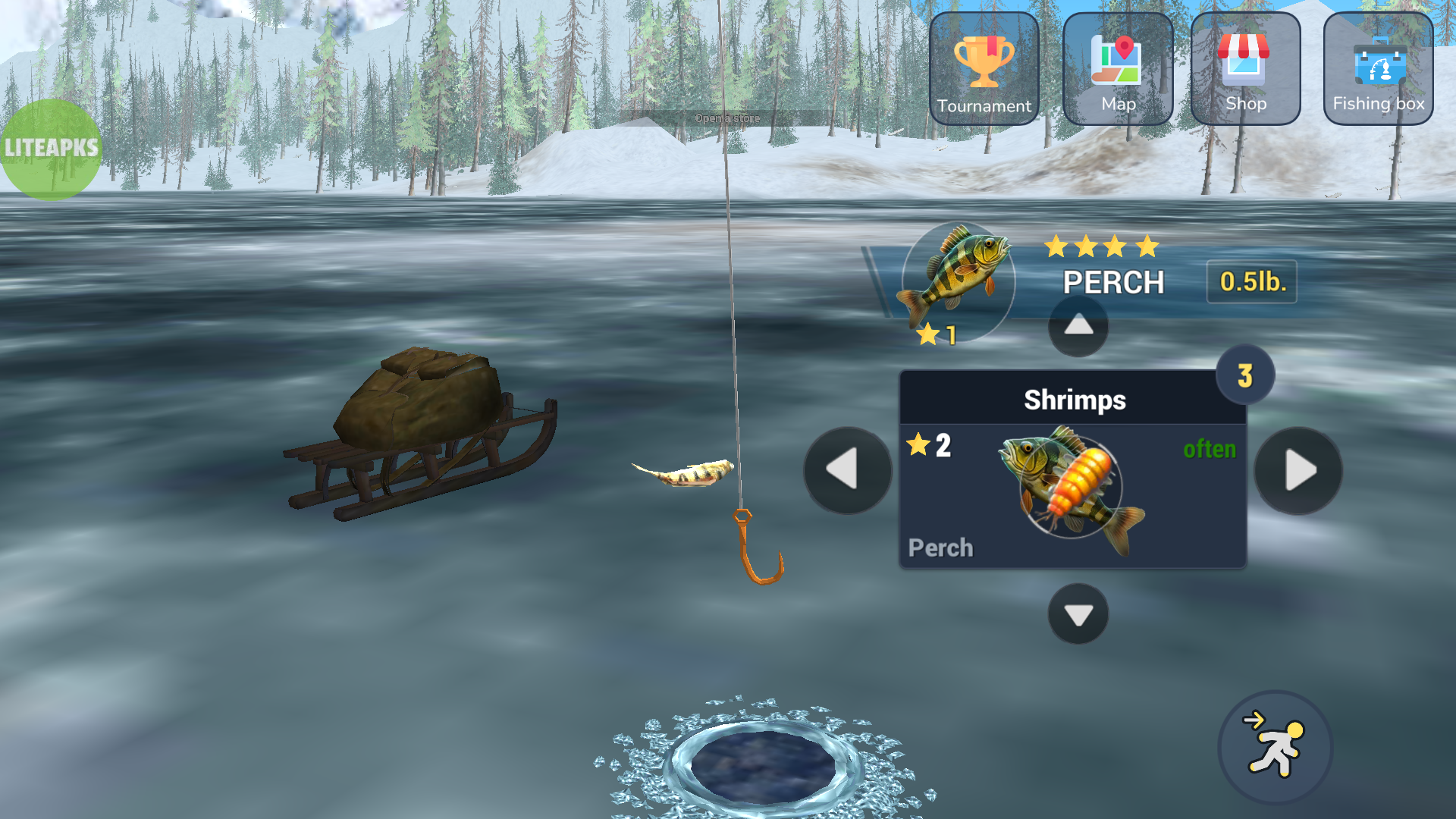The height and width of the screenshot is (819, 1456).
Task: Visit the Shop
Action: (1245, 69)
